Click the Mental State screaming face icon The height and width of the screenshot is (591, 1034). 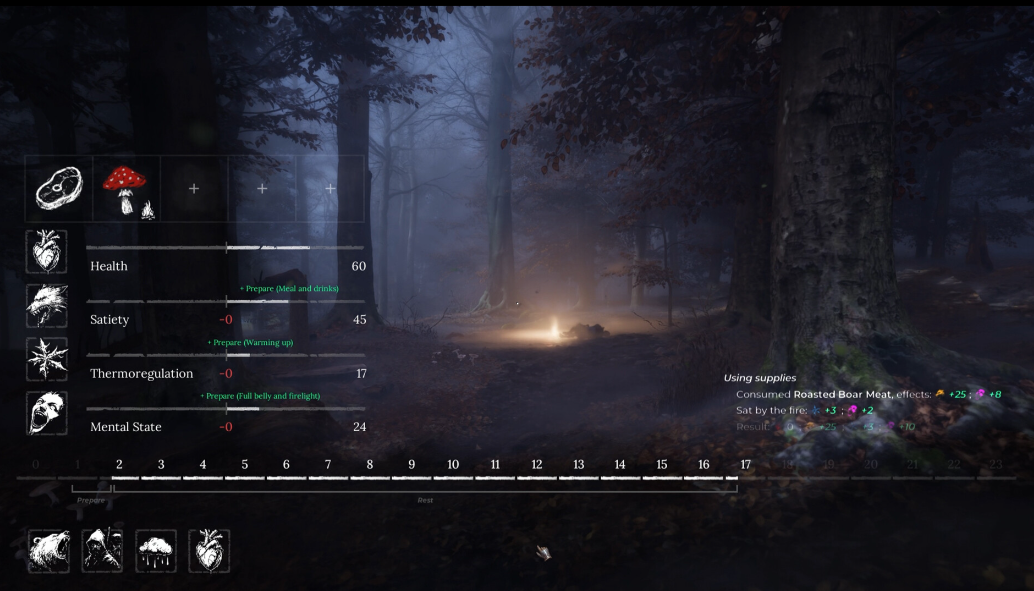pyautogui.click(x=47, y=413)
